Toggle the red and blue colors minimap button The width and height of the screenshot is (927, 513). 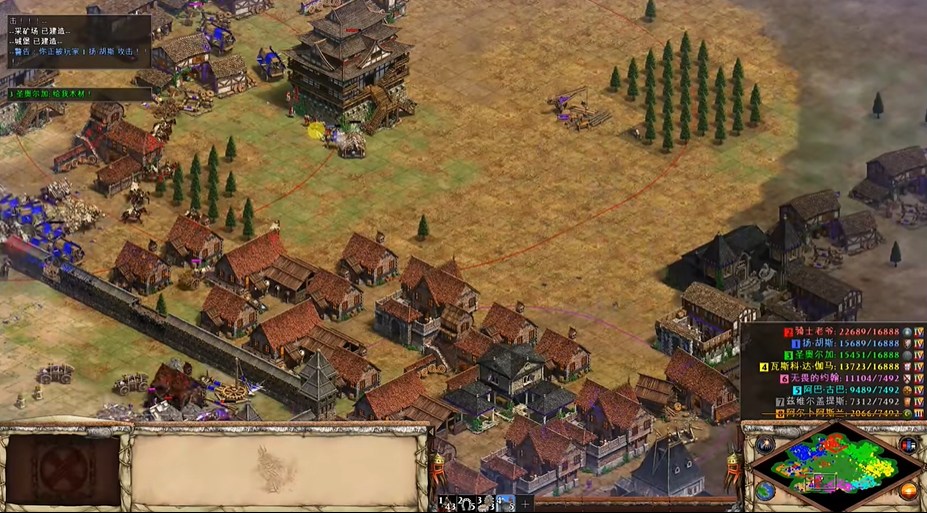tap(908, 445)
